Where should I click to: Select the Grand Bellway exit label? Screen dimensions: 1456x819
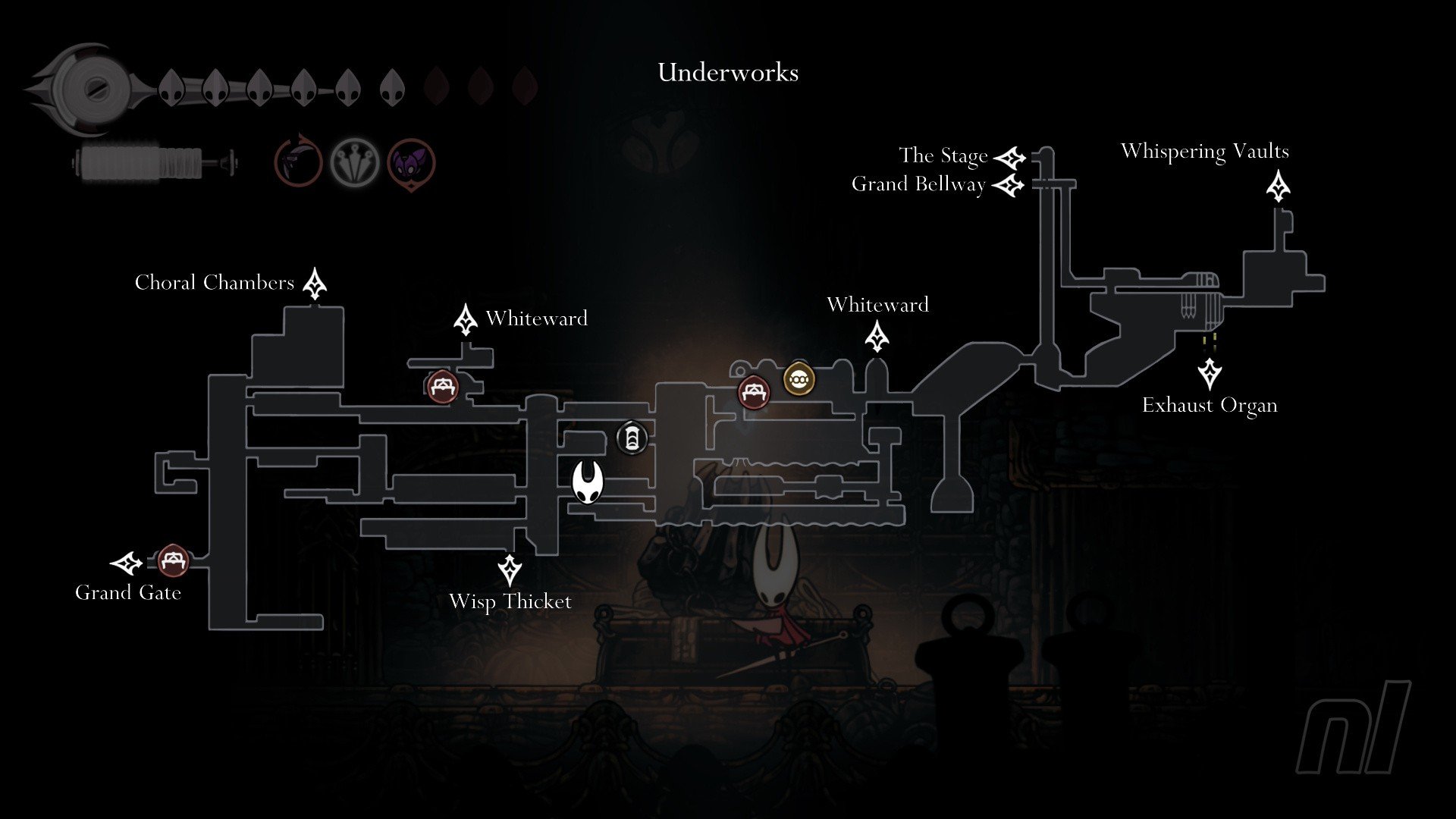[x=918, y=184]
